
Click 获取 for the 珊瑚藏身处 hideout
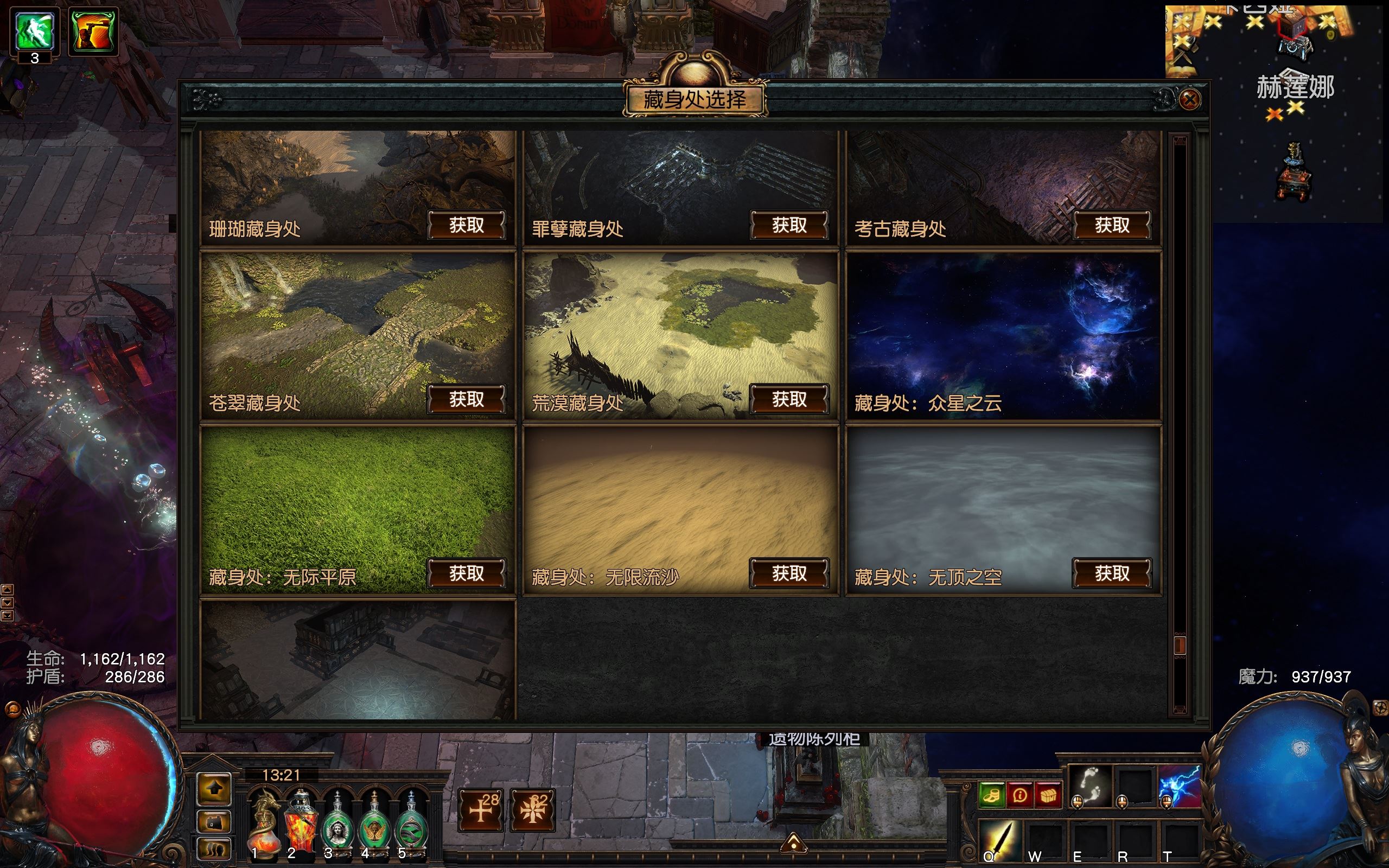(466, 225)
